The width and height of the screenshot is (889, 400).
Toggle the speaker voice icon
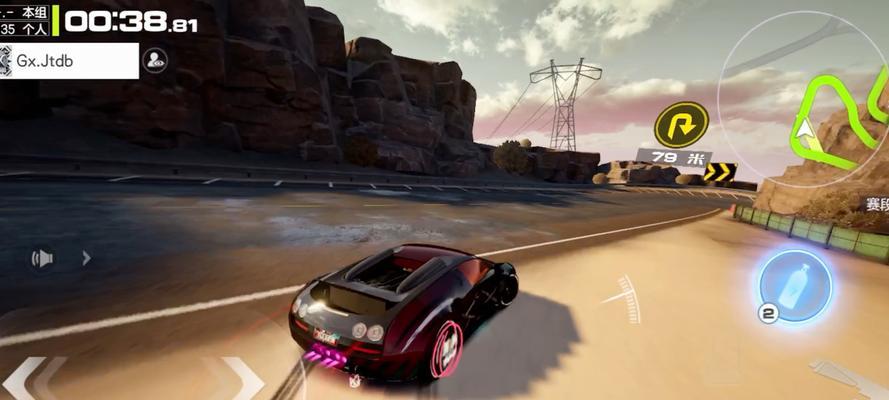(42, 259)
